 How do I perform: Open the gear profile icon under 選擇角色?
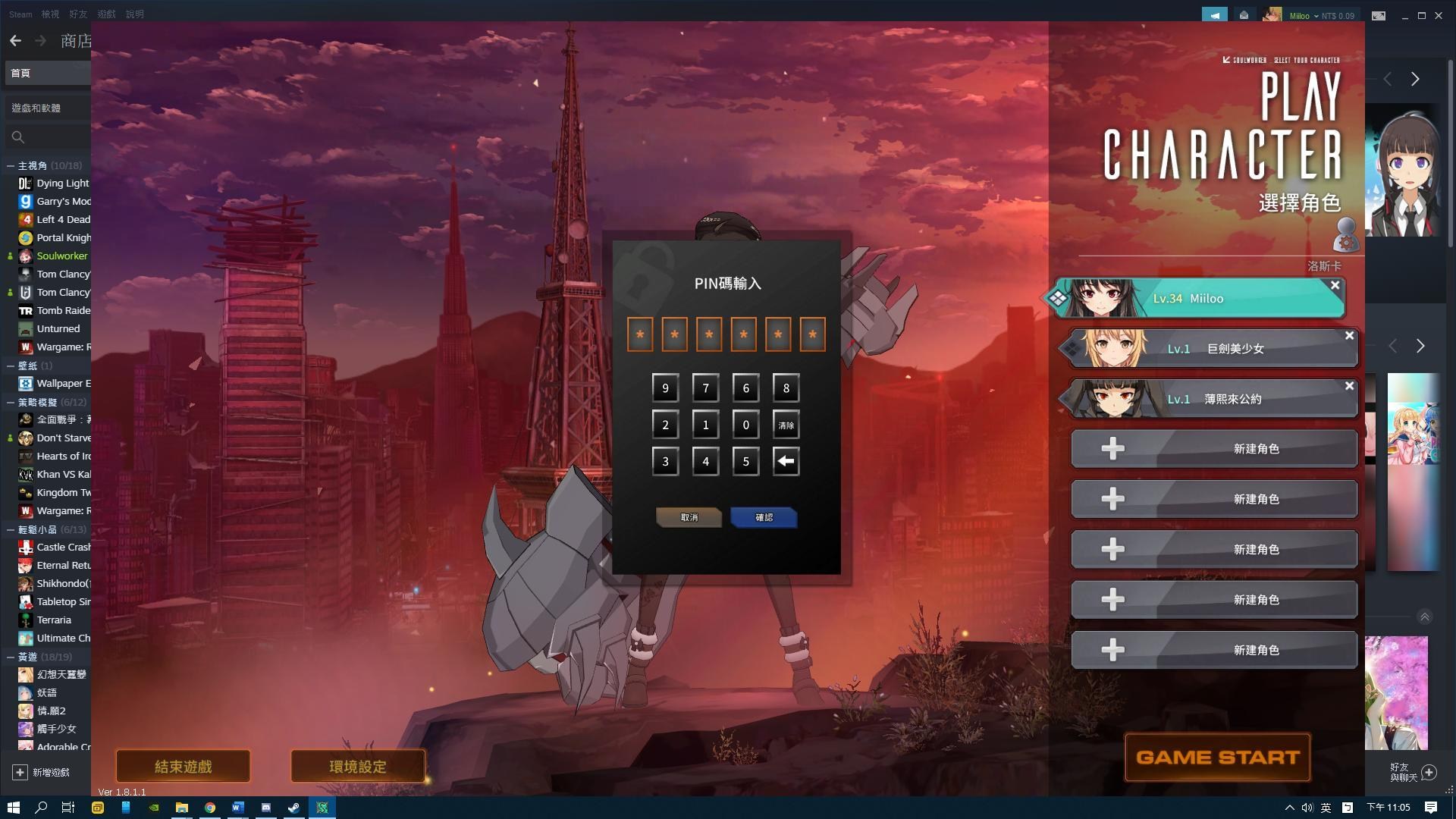(1346, 235)
